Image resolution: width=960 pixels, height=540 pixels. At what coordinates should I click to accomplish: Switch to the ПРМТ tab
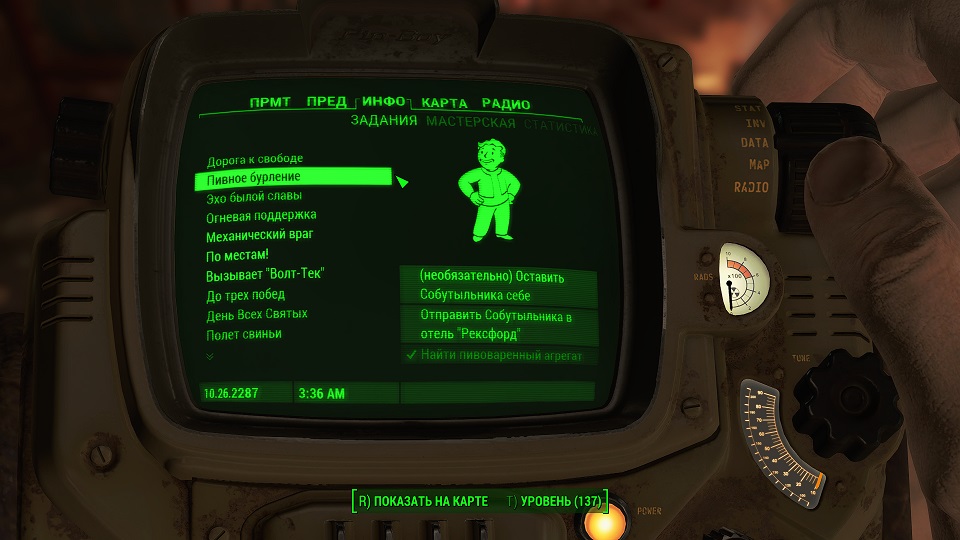coord(270,103)
